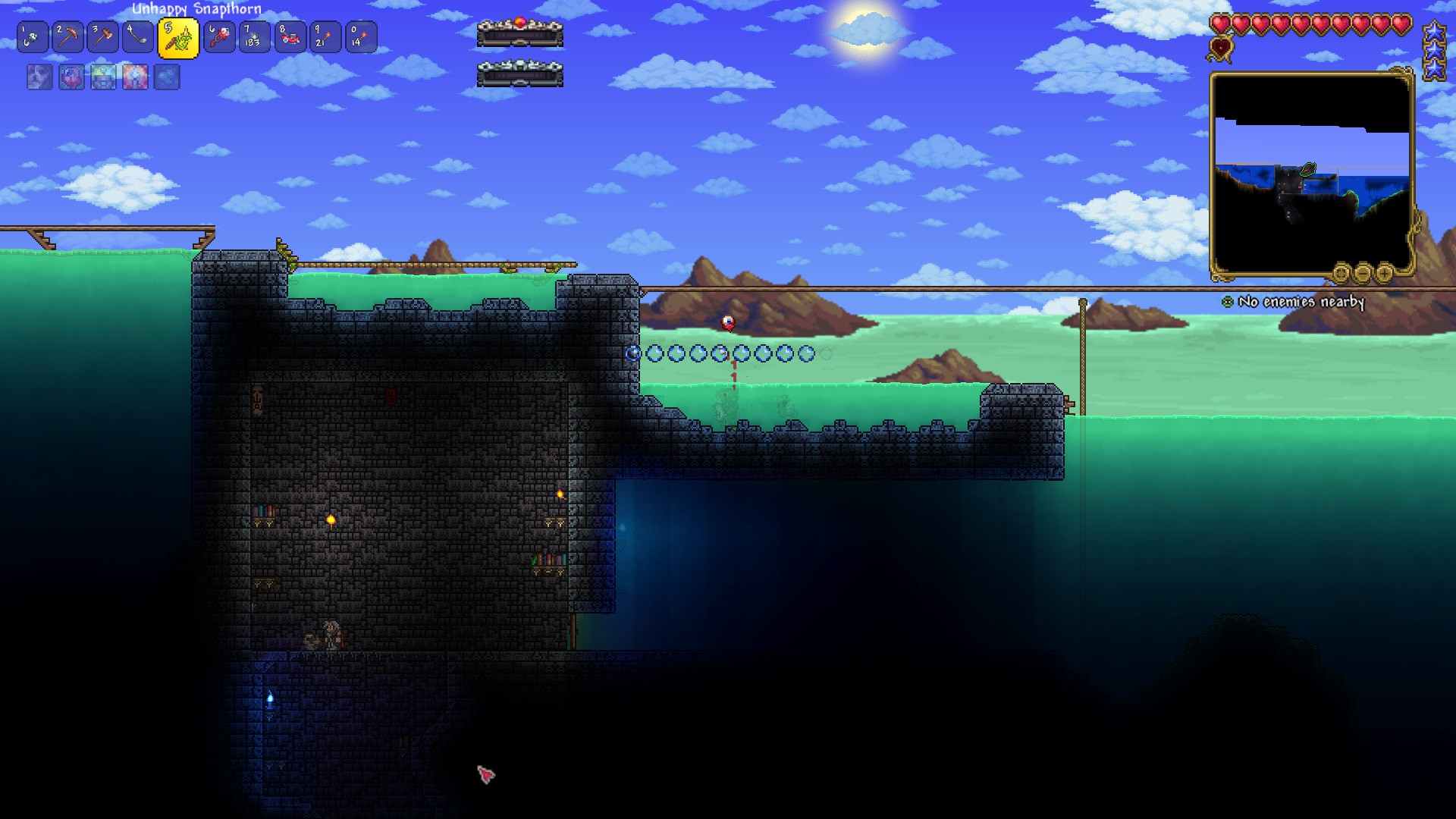Click the top mana star below the hearts
The width and height of the screenshot is (1456, 819).
point(1436,33)
